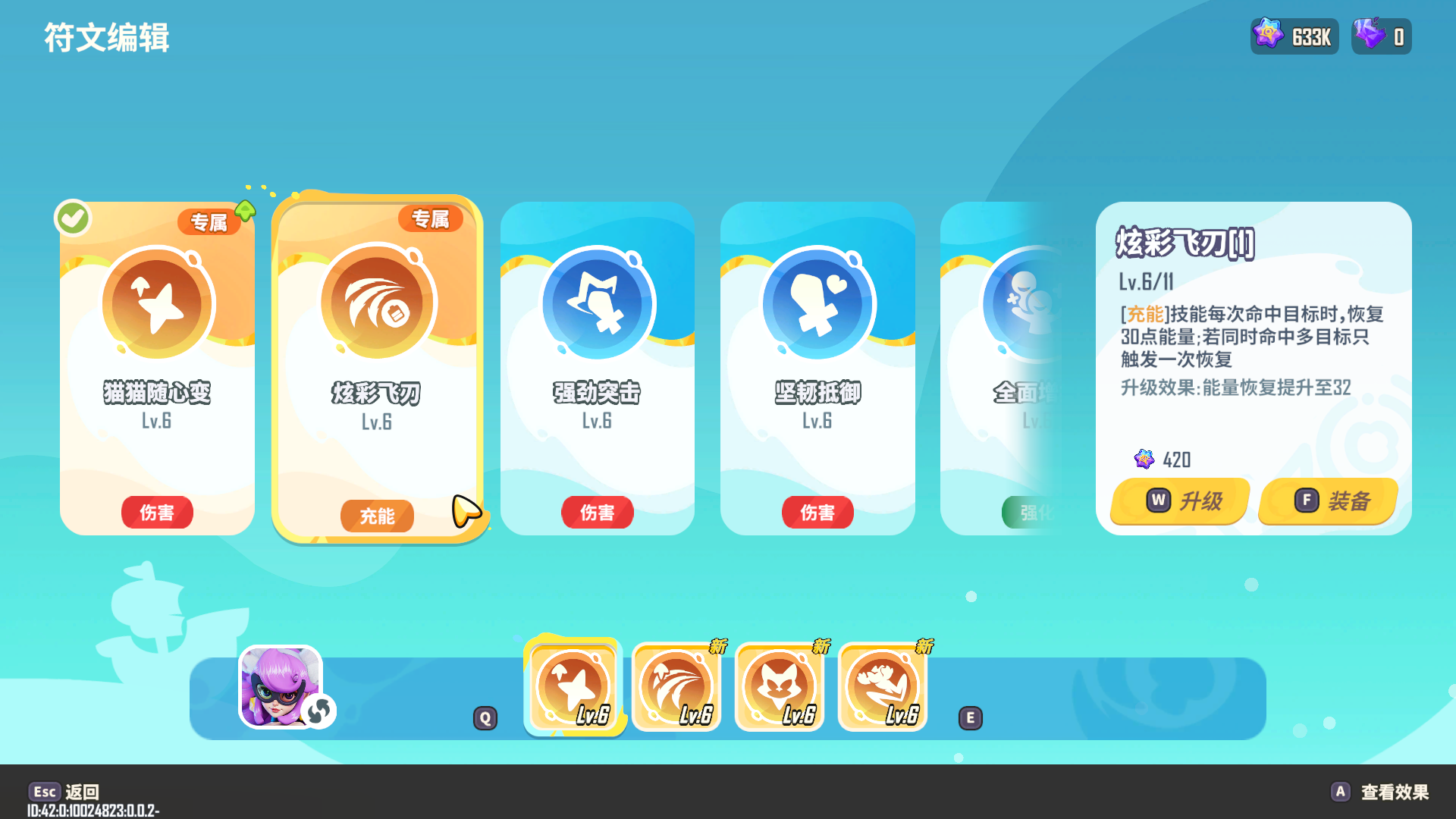Viewport: 1456px width, 819px height.
Task: Click the claw icon on the 炫彩飞刃 card
Action: tap(377, 303)
